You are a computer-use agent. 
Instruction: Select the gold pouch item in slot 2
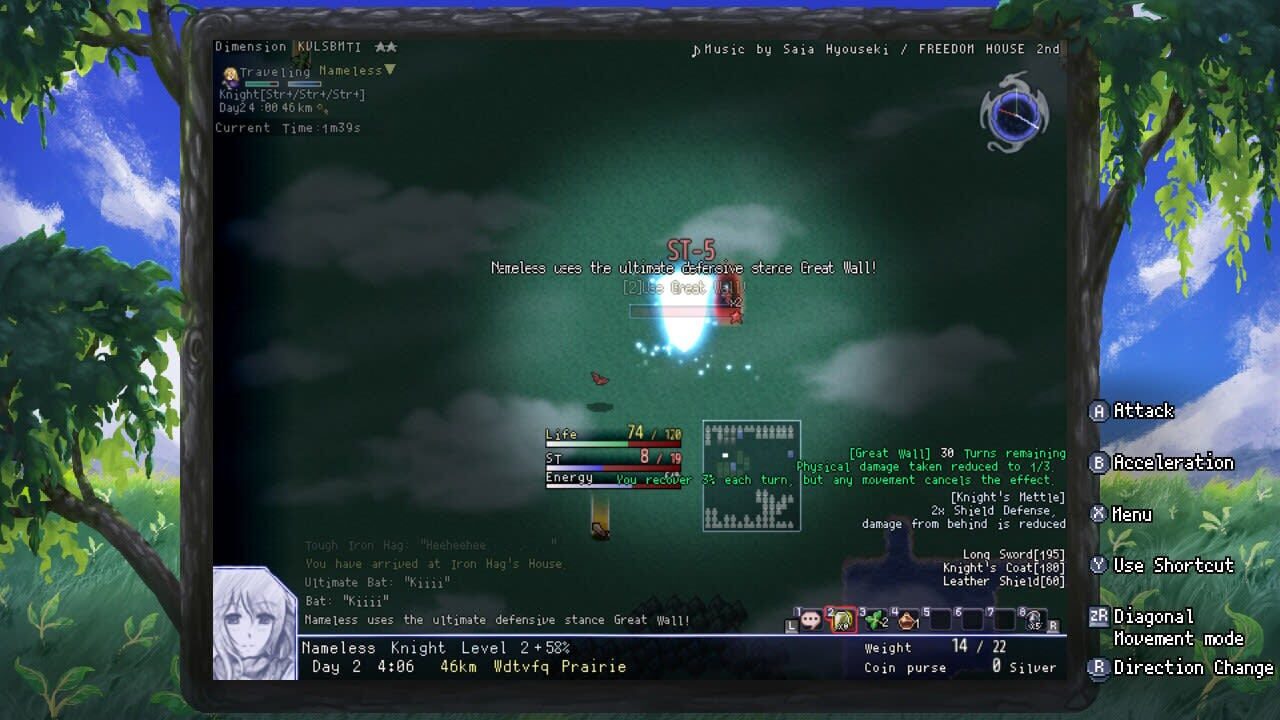[843, 618]
